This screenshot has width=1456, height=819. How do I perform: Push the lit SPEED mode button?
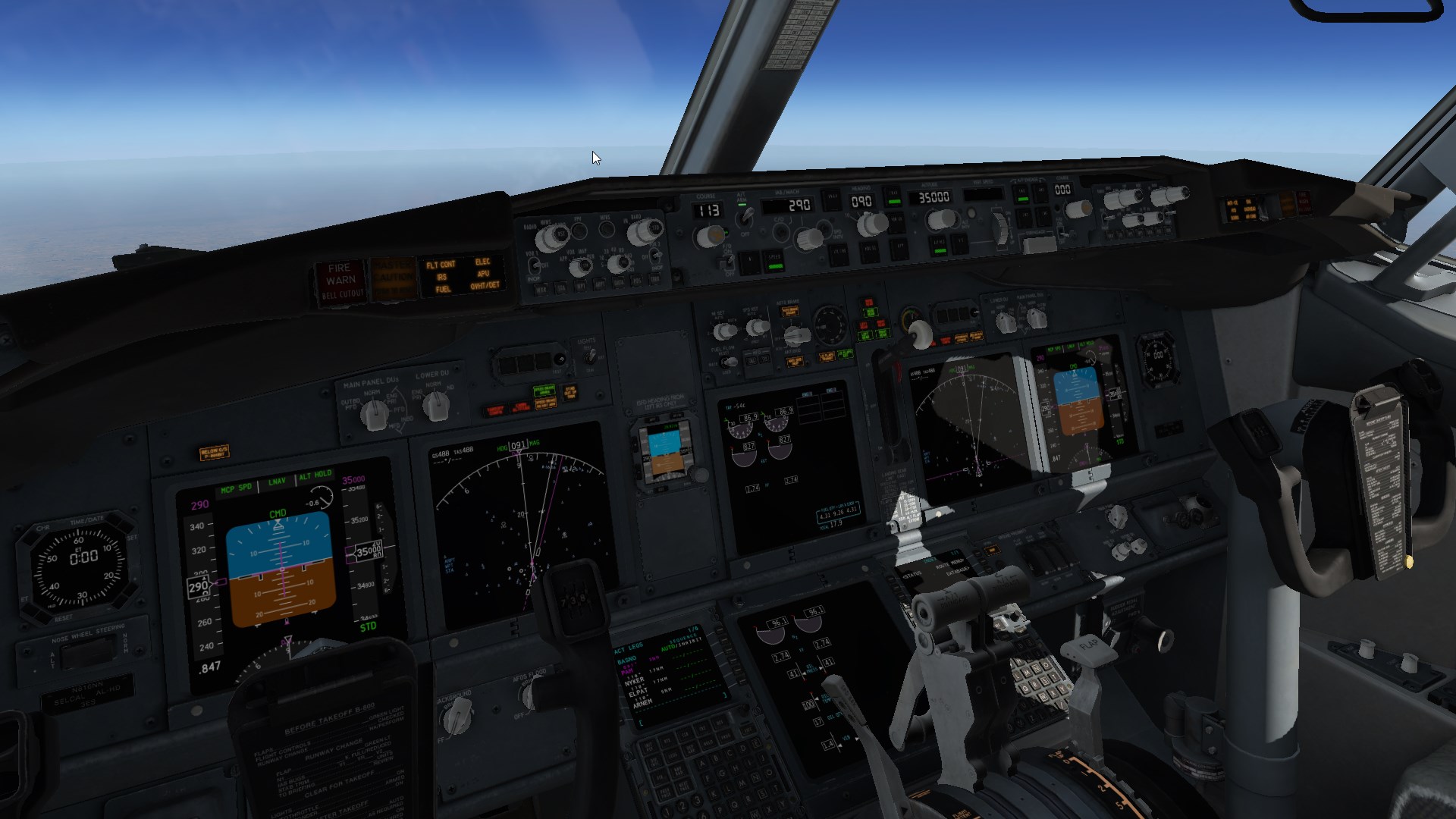pos(774,262)
